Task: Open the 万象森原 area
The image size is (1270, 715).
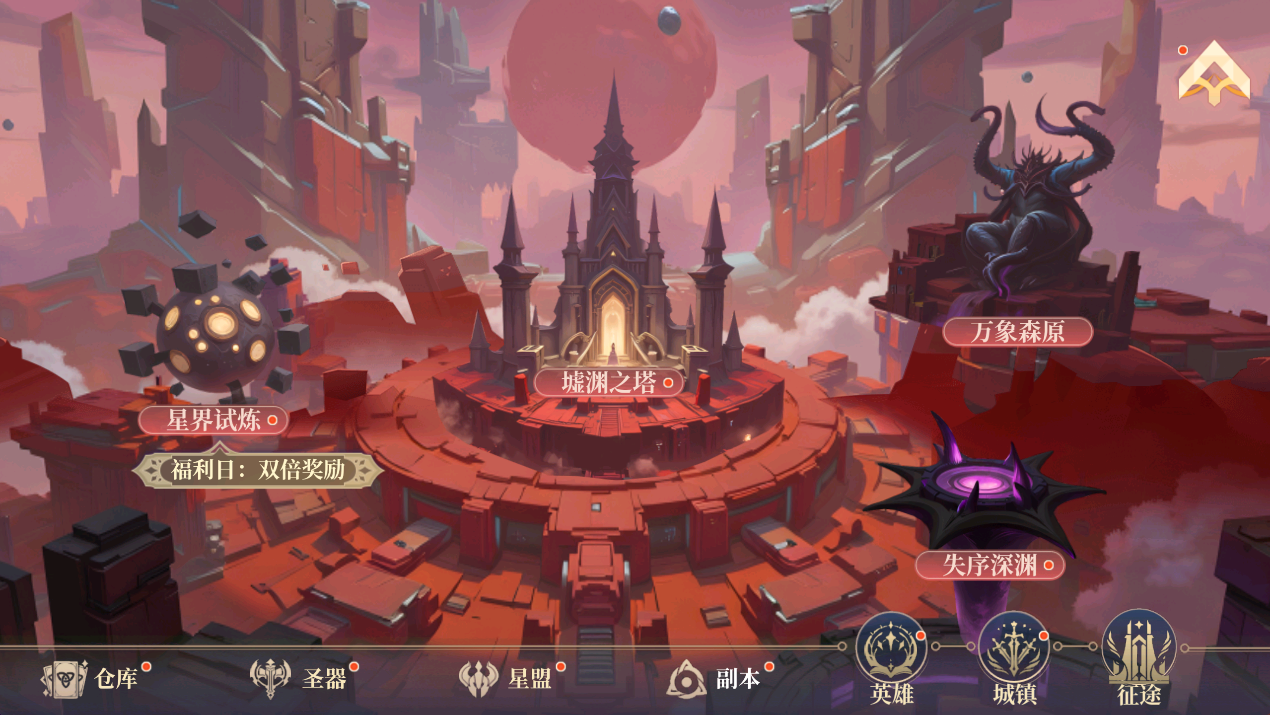Action: tap(1017, 332)
